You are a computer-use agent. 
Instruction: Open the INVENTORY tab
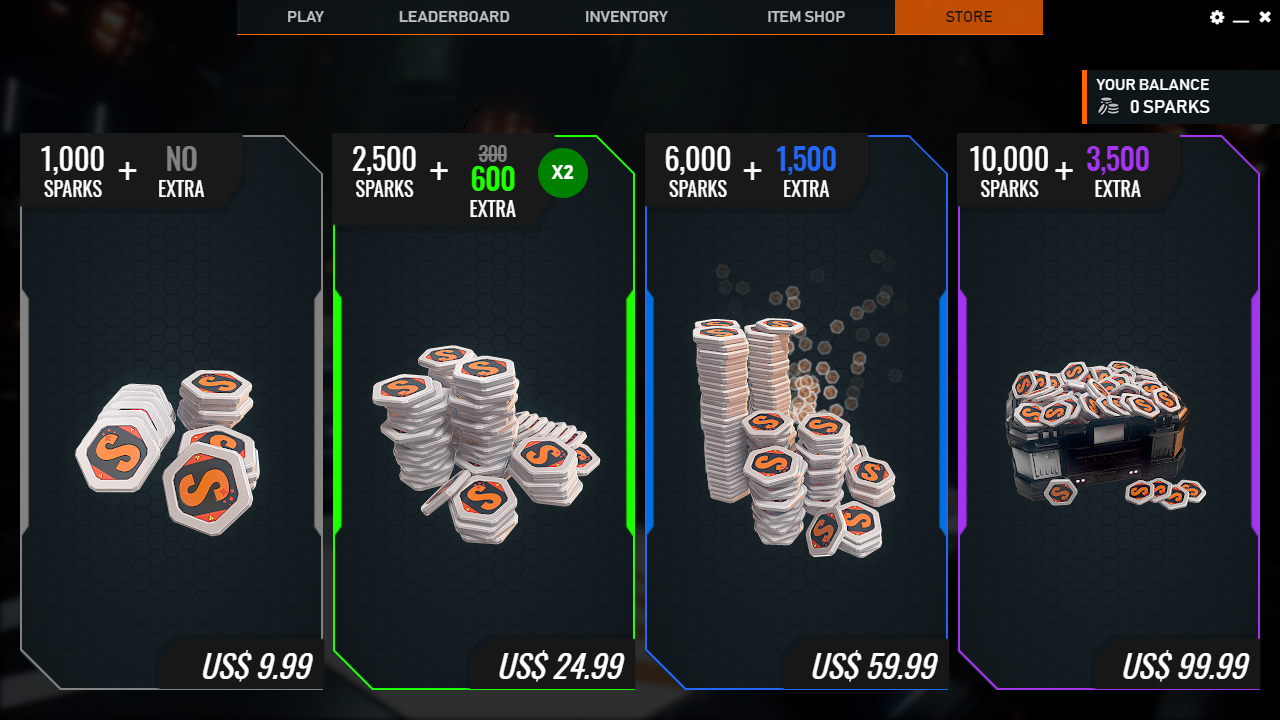click(x=626, y=17)
